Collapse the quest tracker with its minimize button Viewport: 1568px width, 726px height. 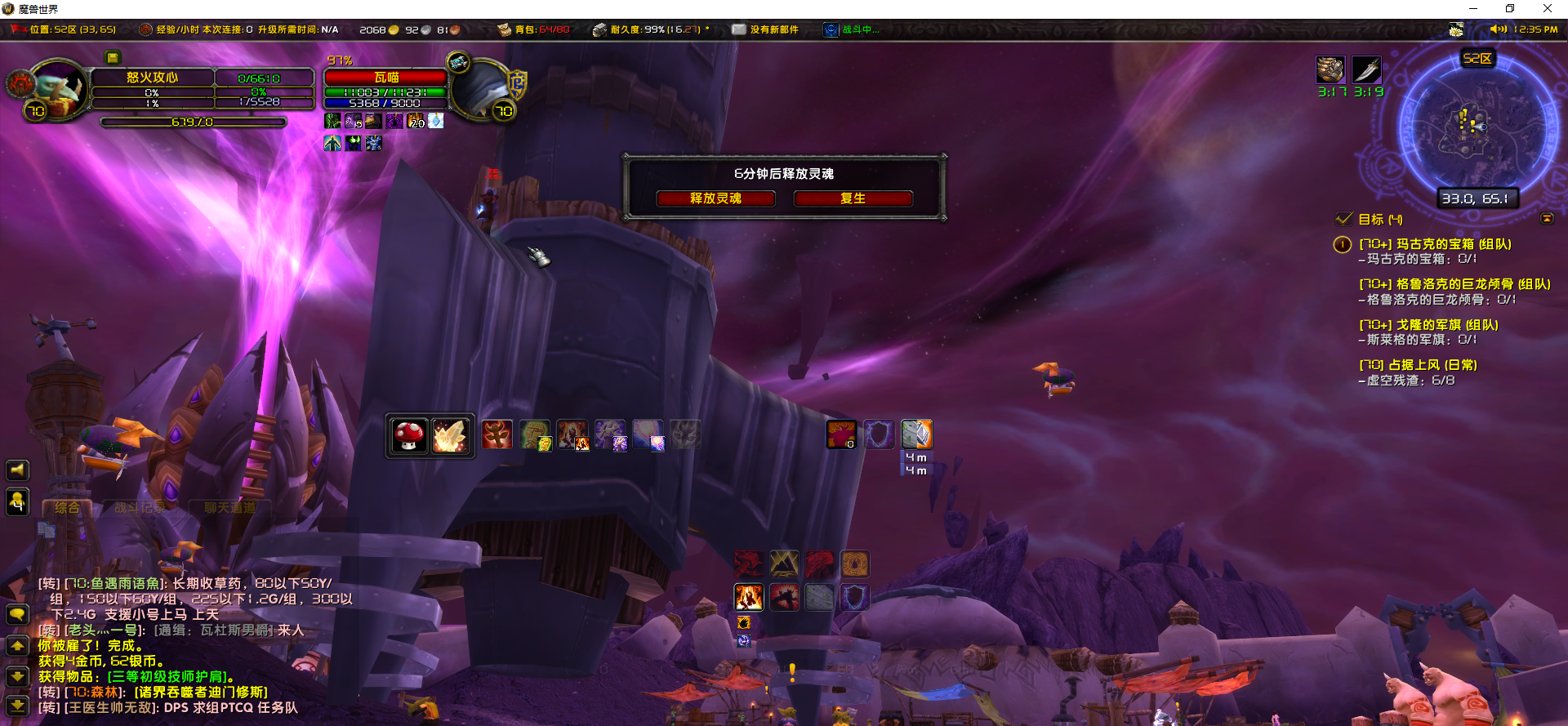(x=1547, y=219)
